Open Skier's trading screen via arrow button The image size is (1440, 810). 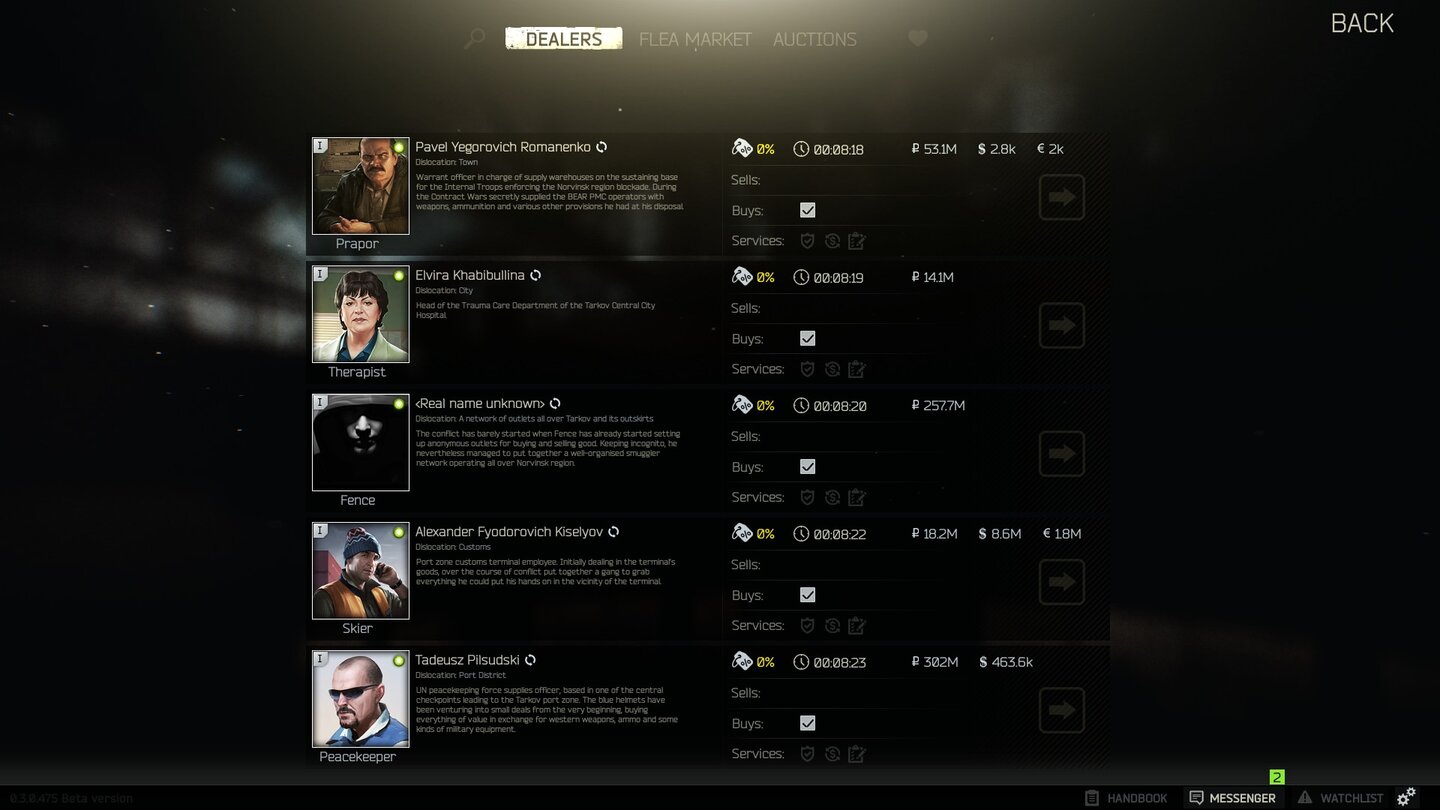[x=1061, y=581]
